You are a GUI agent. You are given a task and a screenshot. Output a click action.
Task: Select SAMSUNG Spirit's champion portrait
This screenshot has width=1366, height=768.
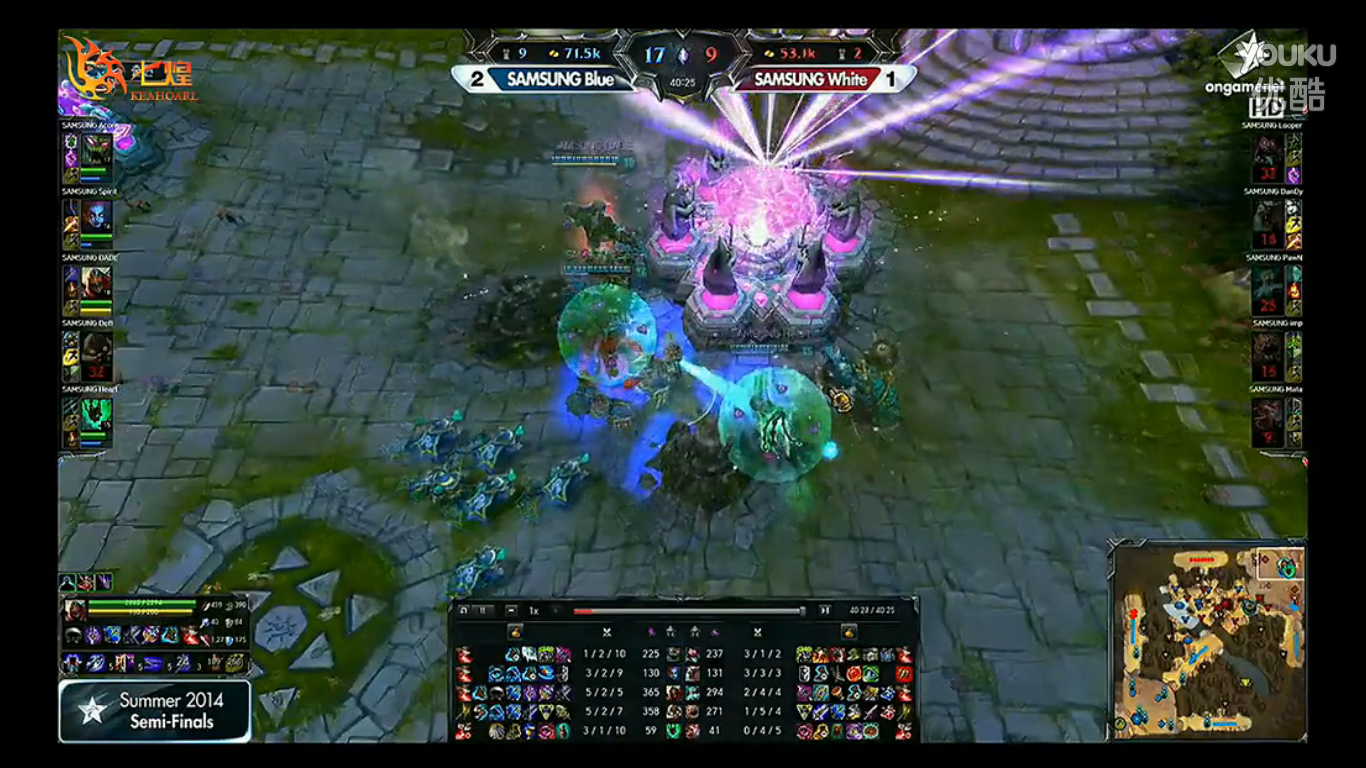[97, 219]
